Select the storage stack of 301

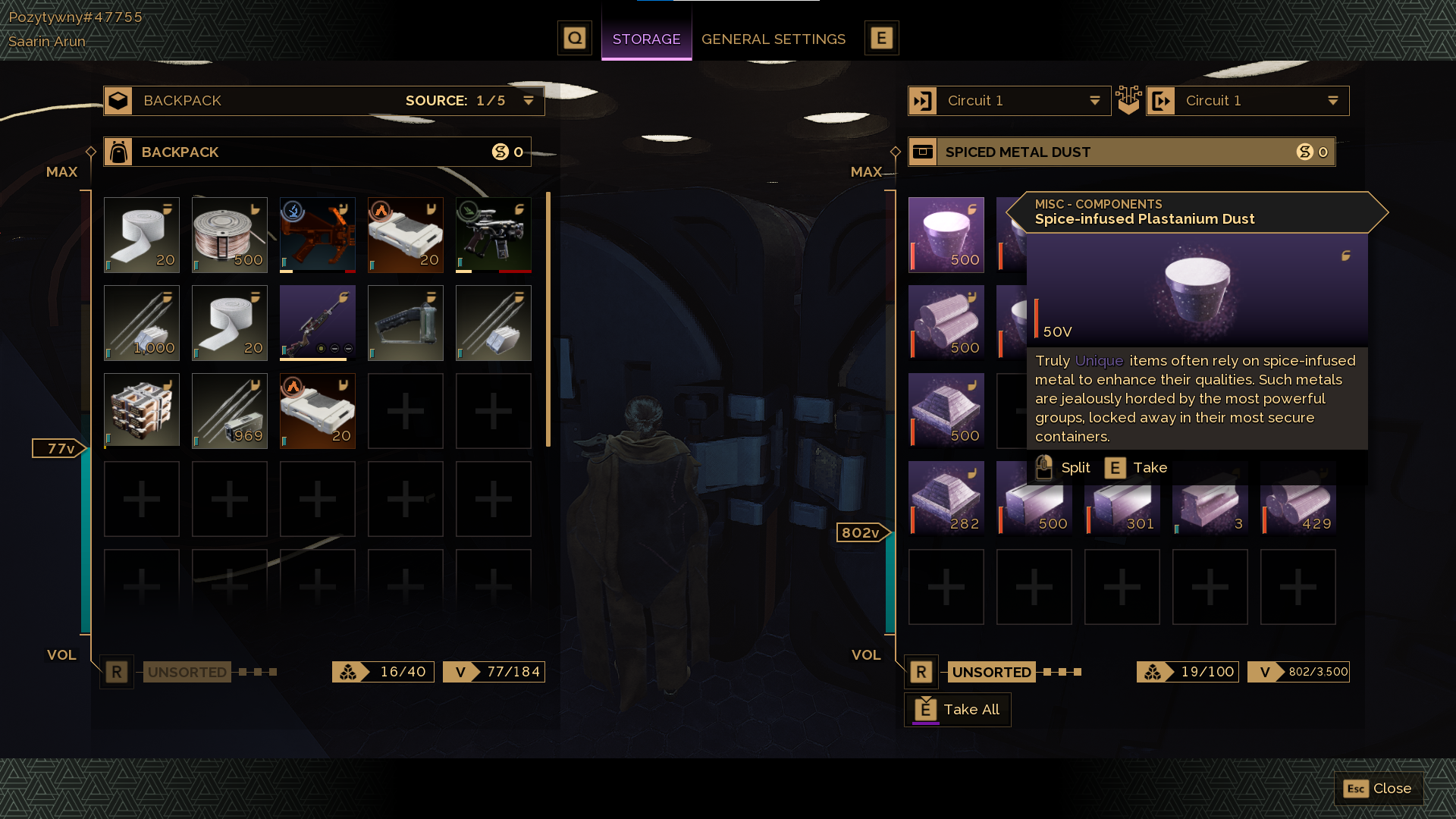pos(1122,499)
